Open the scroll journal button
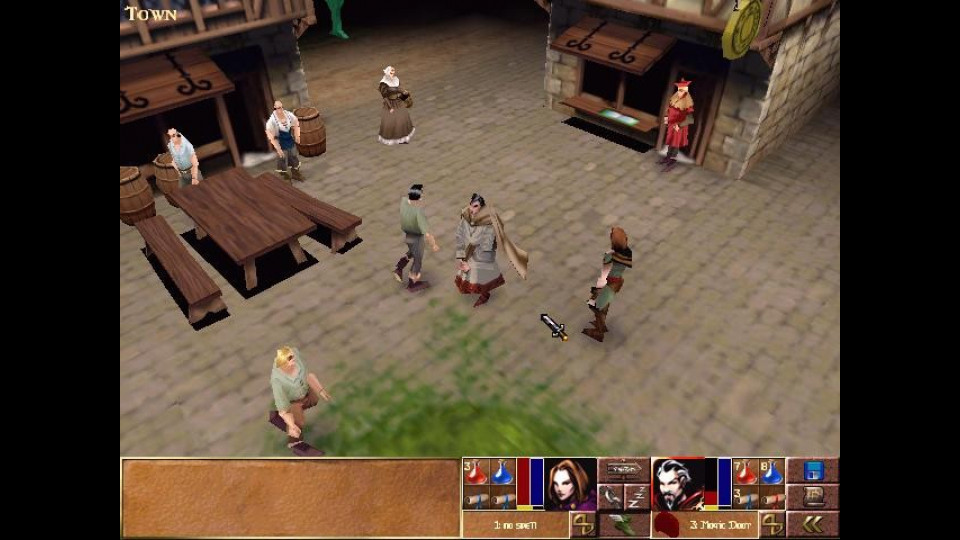This screenshot has width=960, height=540. 812,497
